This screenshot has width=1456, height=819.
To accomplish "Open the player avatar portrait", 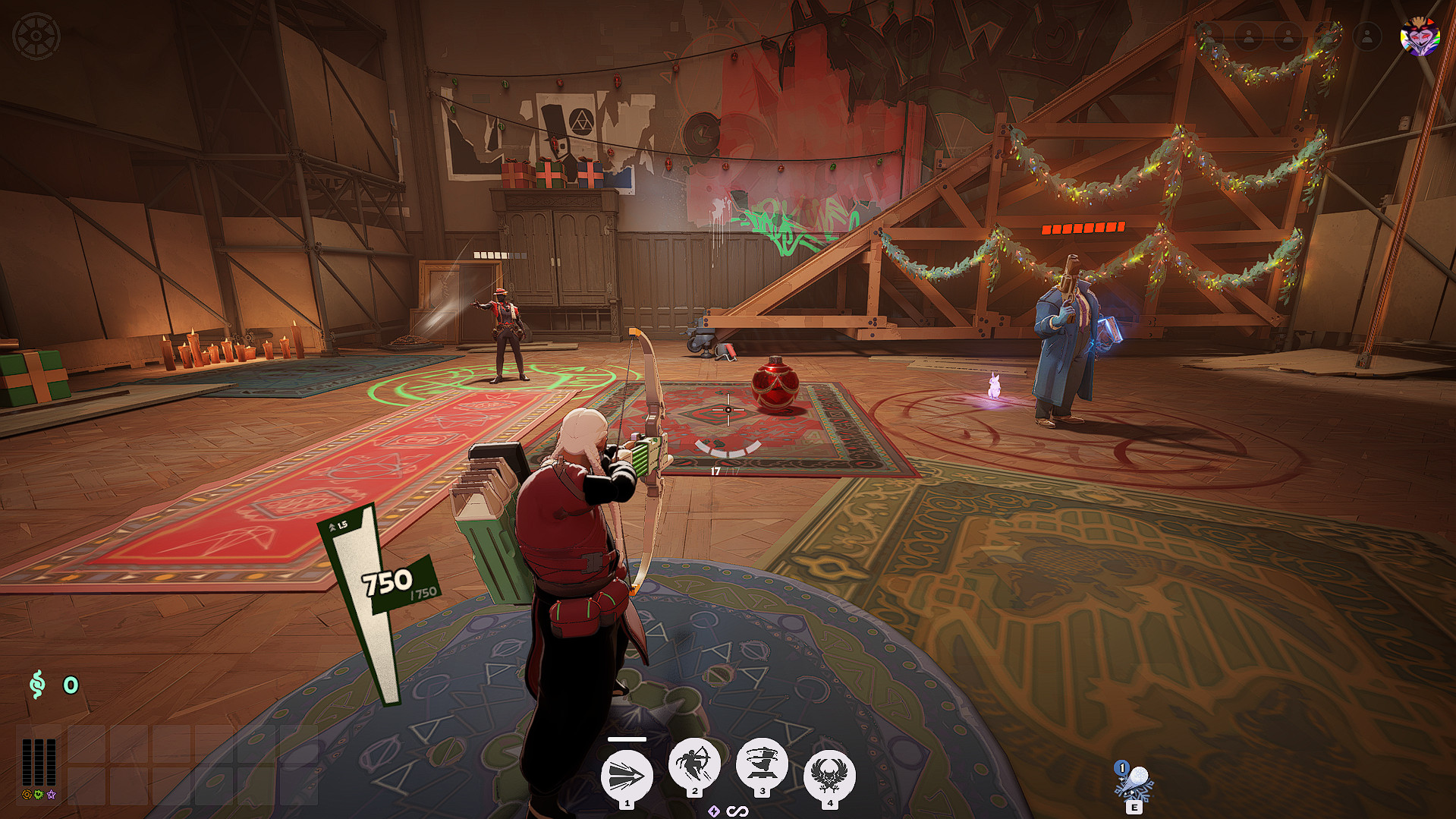I will coord(1420,36).
